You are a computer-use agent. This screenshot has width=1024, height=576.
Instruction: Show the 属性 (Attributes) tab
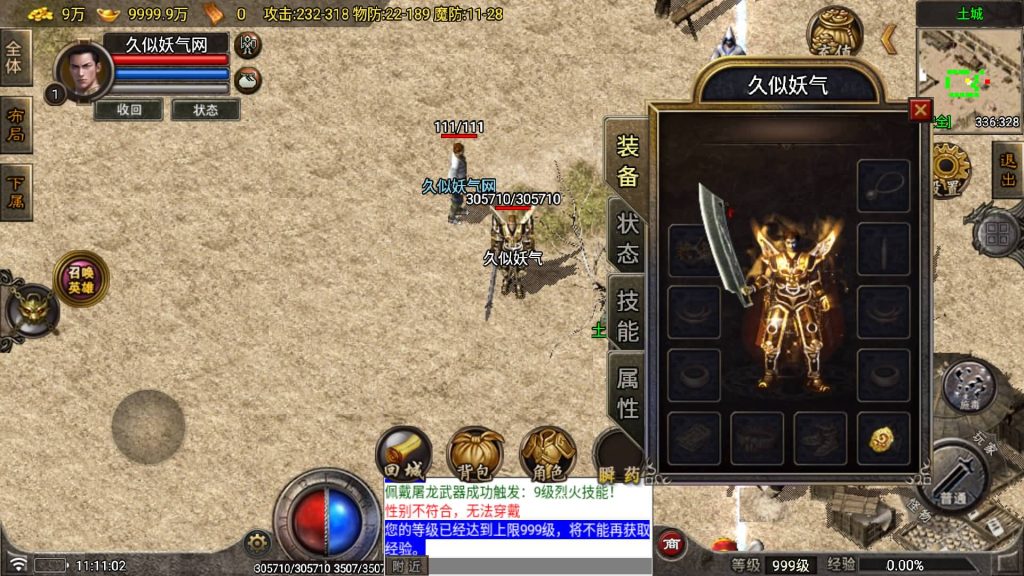627,392
